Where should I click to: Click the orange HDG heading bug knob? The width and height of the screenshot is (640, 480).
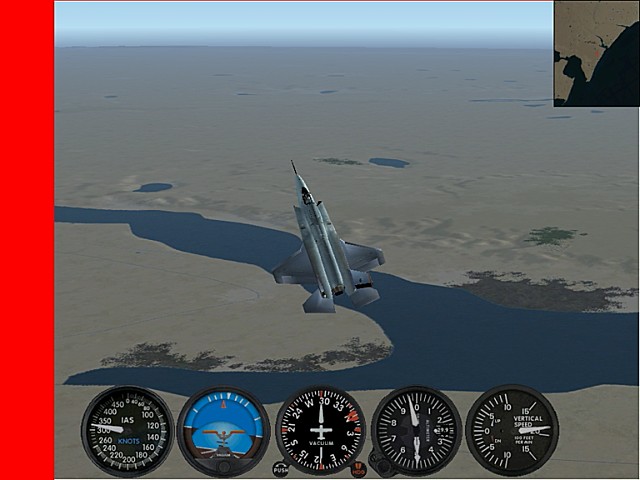(x=358, y=469)
